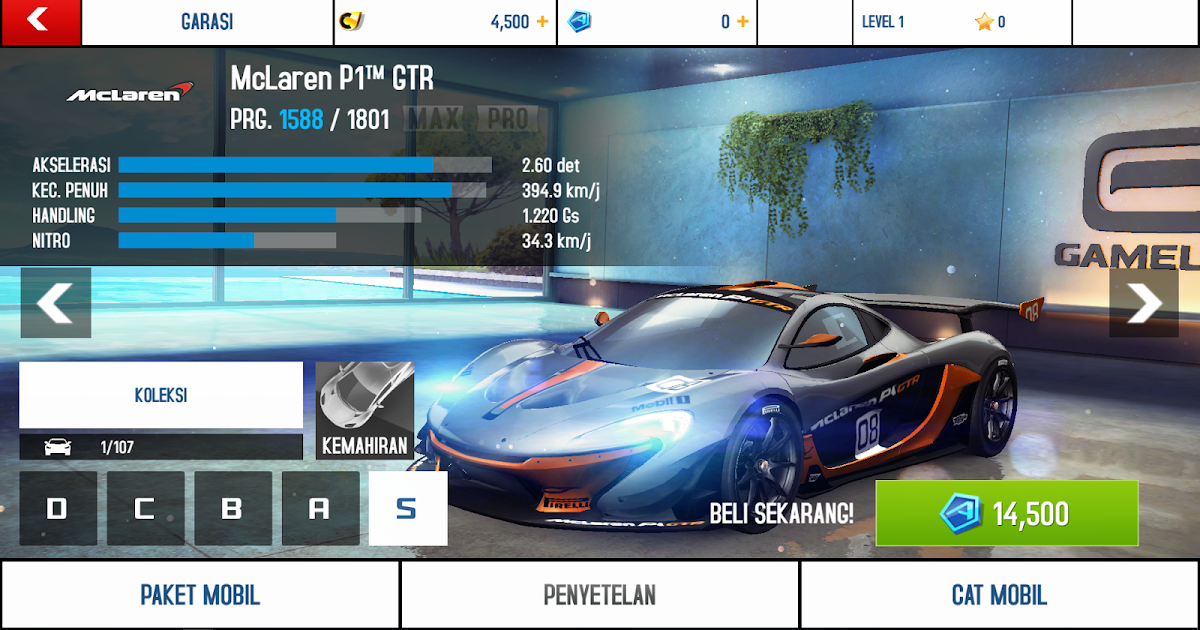Viewport: 1200px width, 630px height.
Task: View the Level 1 player profile
Action: coord(960,22)
